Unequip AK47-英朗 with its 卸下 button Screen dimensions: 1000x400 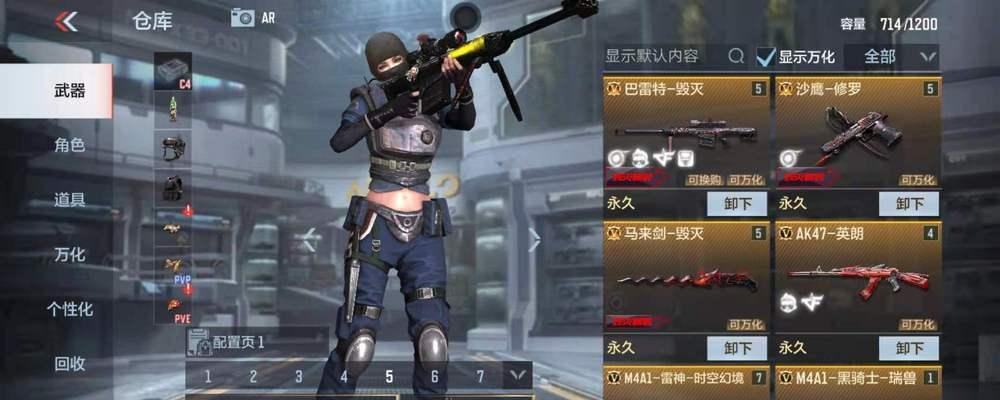(x=908, y=347)
